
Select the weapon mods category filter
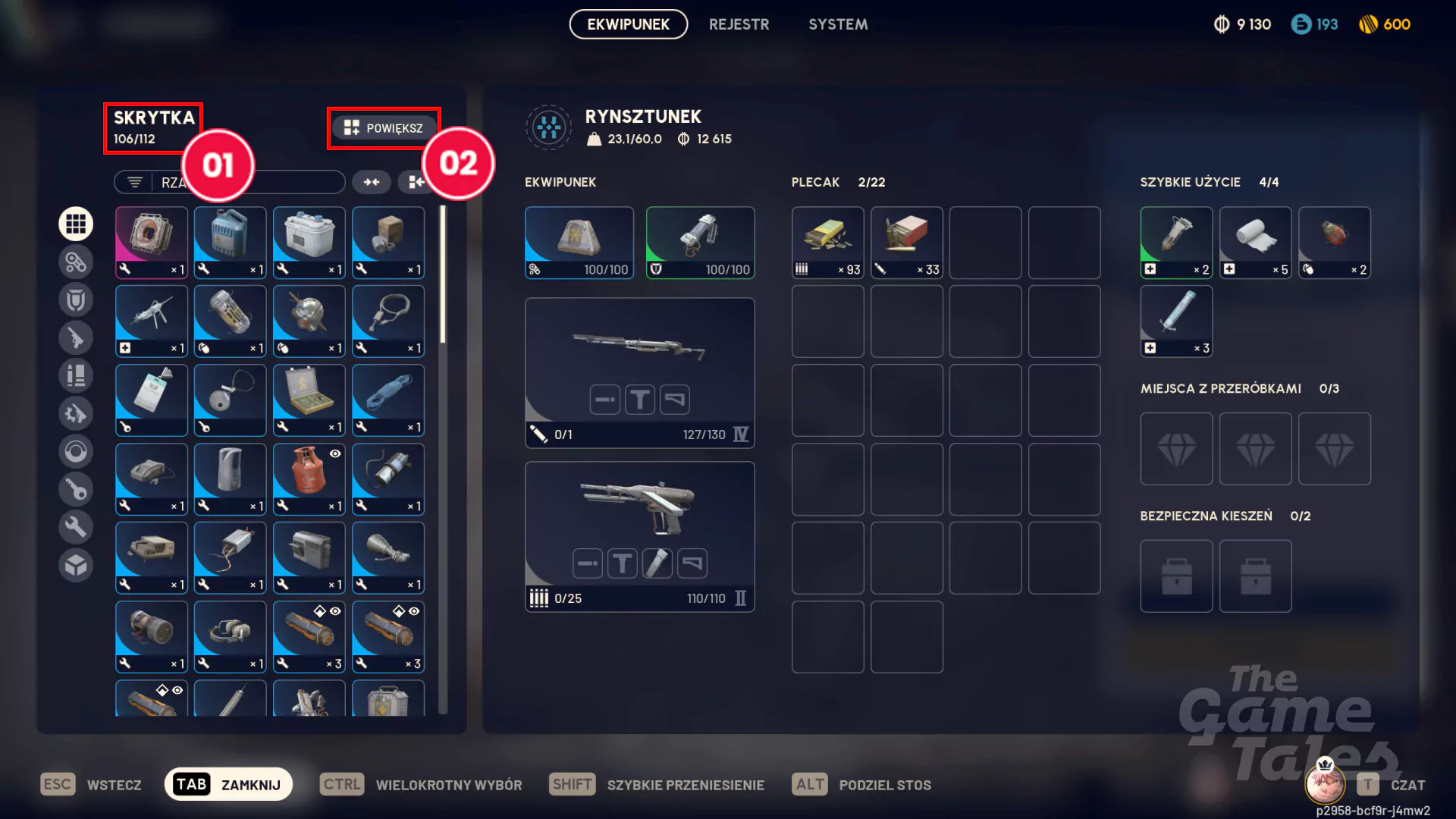click(76, 413)
